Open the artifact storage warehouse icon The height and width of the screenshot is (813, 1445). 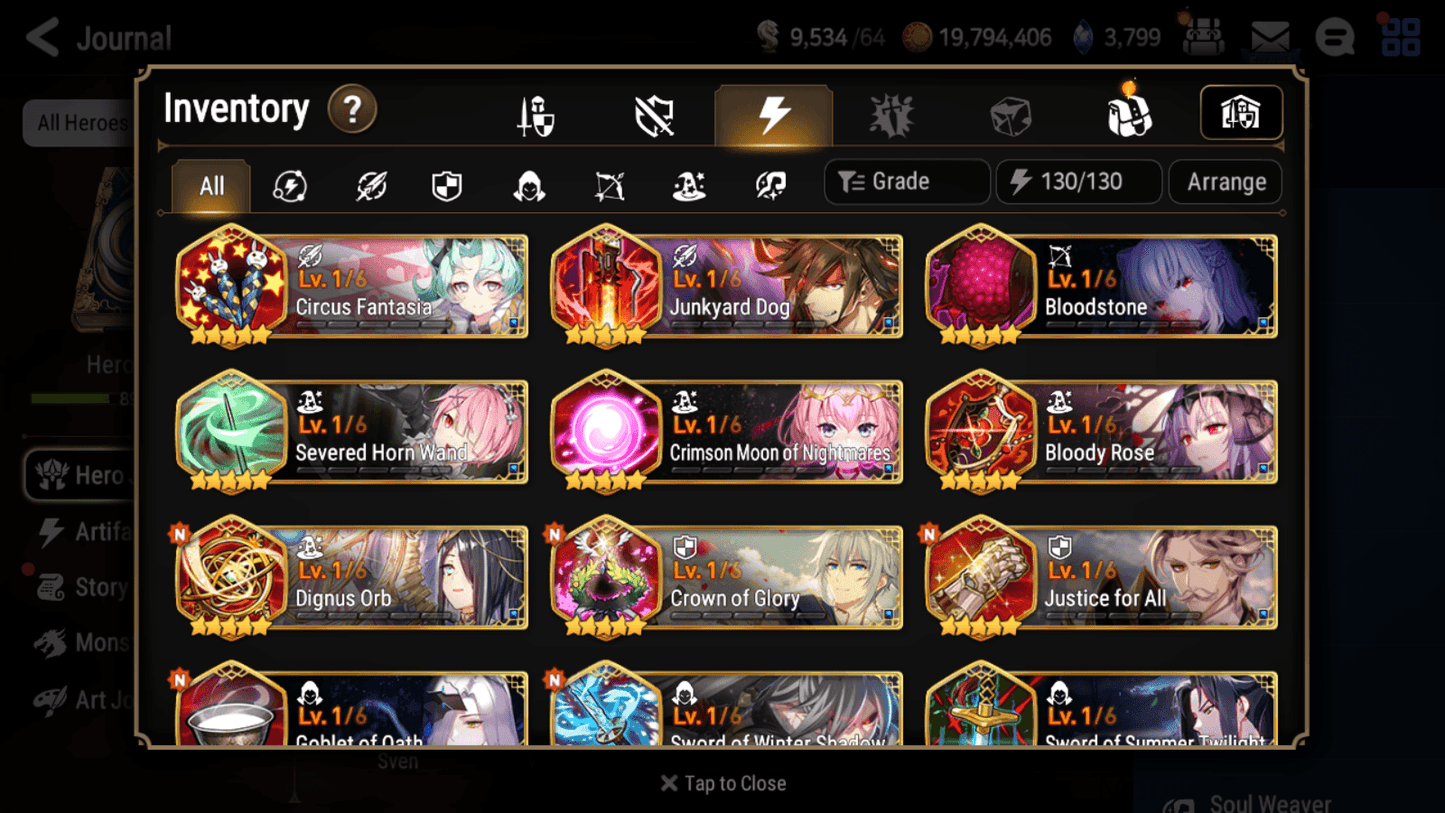[x=1240, y=113]
